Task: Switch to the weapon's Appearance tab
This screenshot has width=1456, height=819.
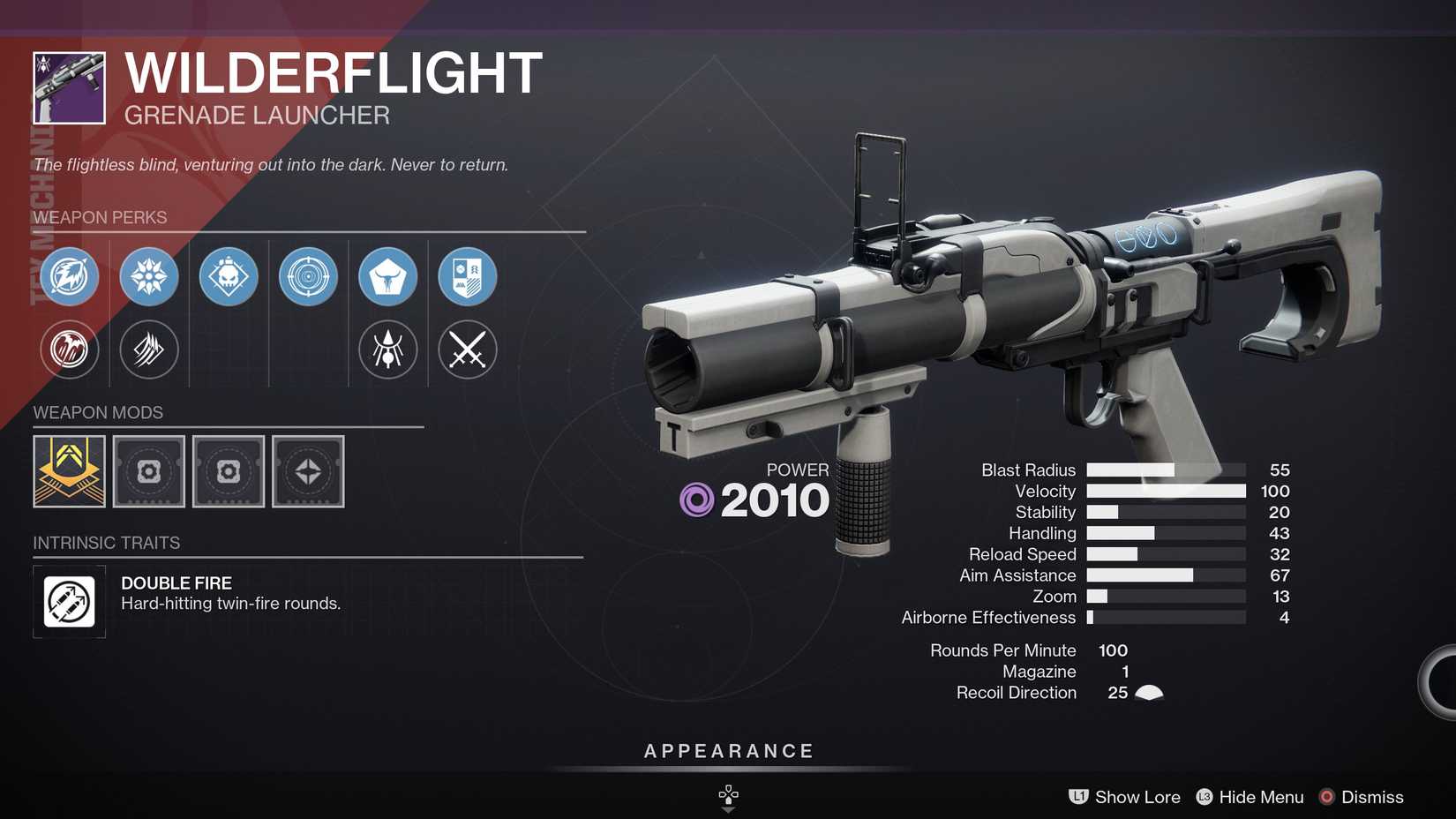Action: [x=727, y=751]
